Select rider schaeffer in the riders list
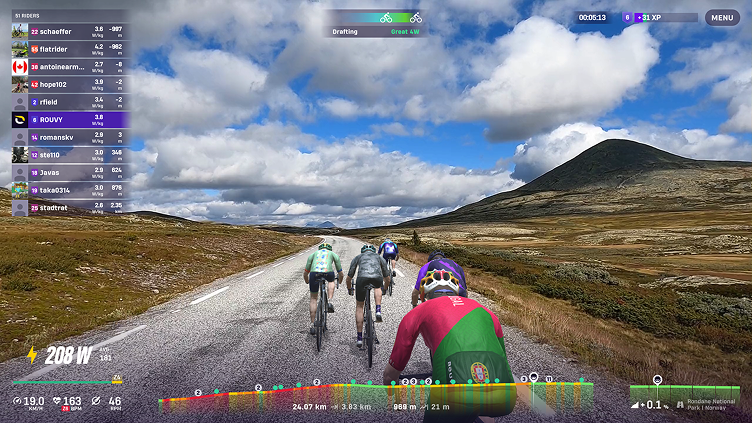The height and width of the screenshot is (423, 752). point(68,31)
